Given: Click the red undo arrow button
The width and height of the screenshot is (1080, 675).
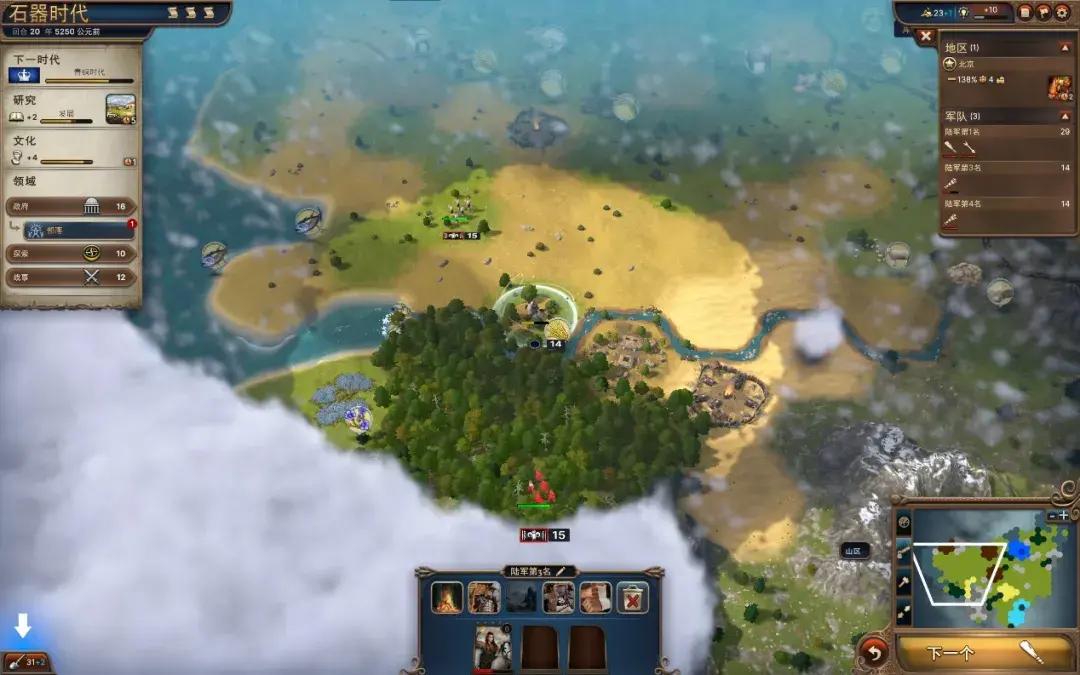Looking at the screenshot, I should click(x=873, y=654).
